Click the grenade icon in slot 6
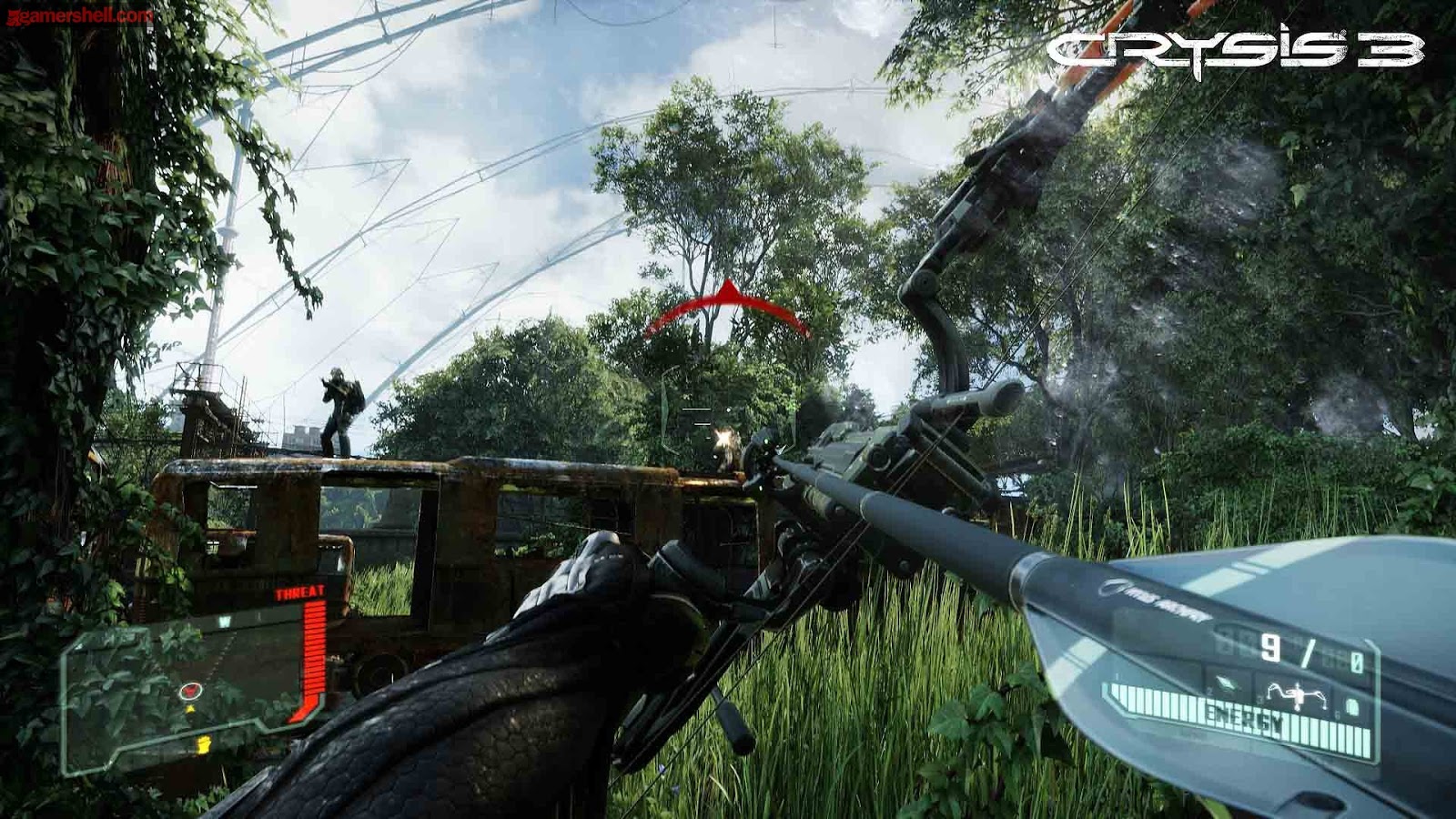The width and height of the screenshot is (1456, 819). click(1352, 704)
